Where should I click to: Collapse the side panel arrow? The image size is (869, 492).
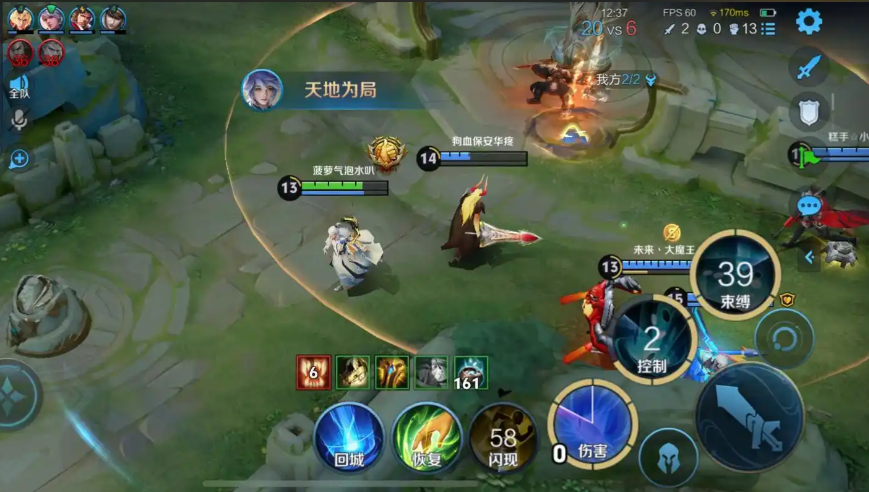pos(809,257)
